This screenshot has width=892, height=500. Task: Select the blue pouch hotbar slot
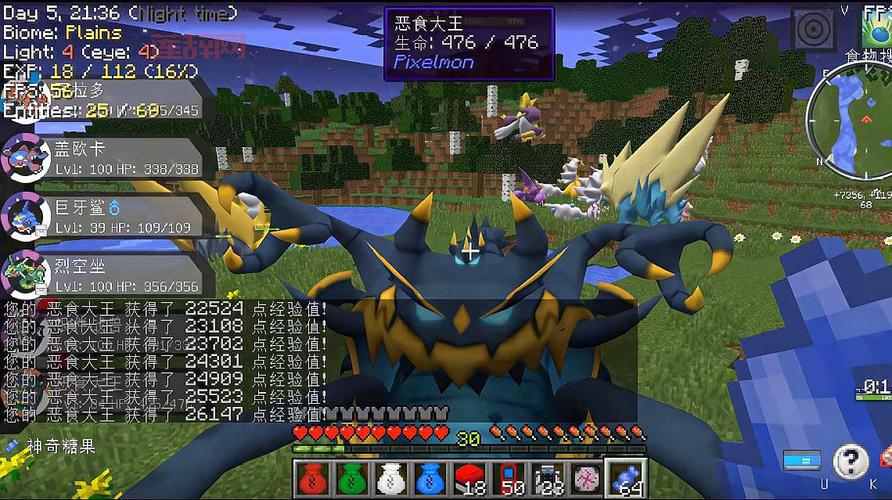coord(429,478)
